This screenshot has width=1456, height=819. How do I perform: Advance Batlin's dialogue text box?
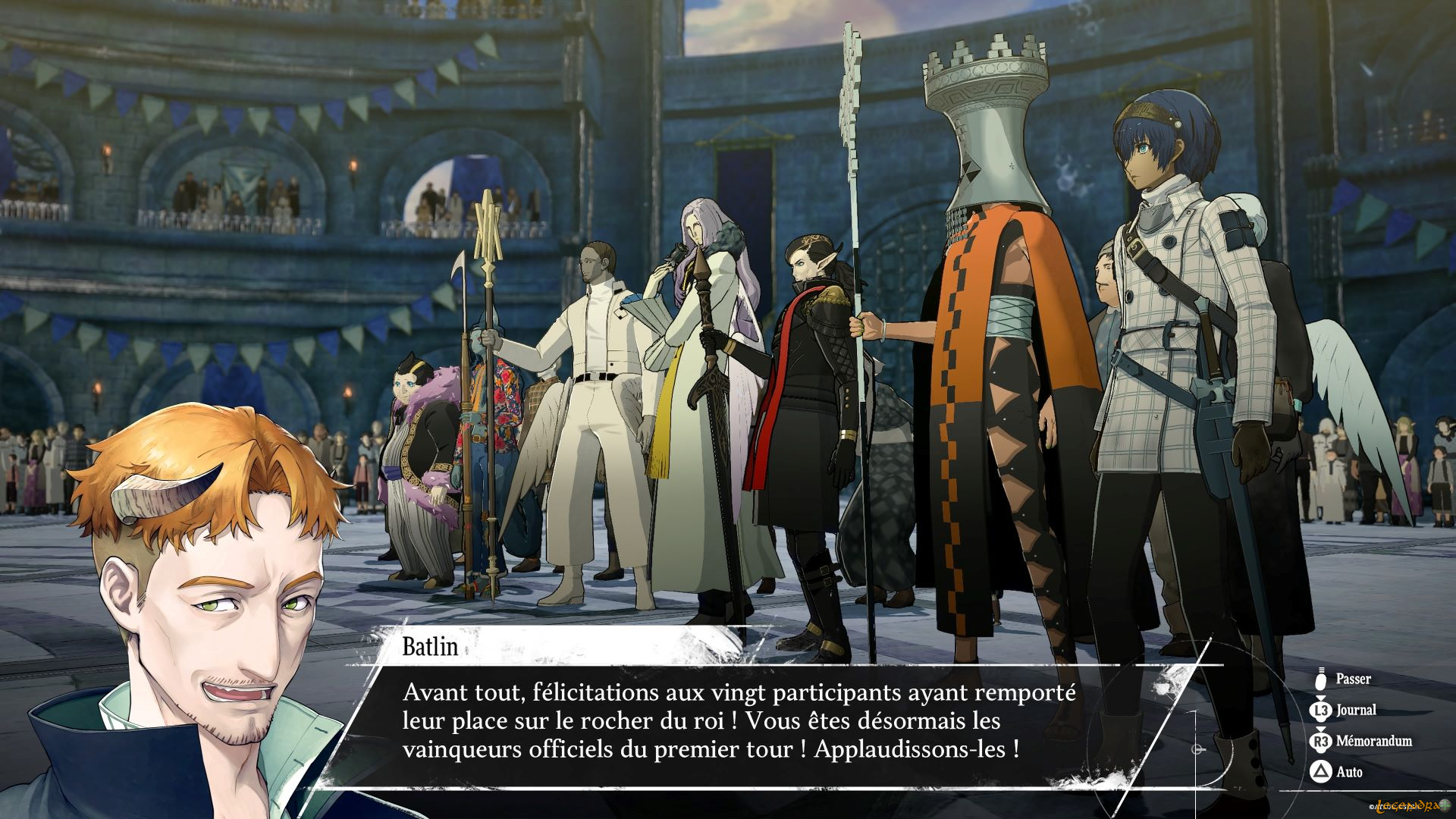739,721
